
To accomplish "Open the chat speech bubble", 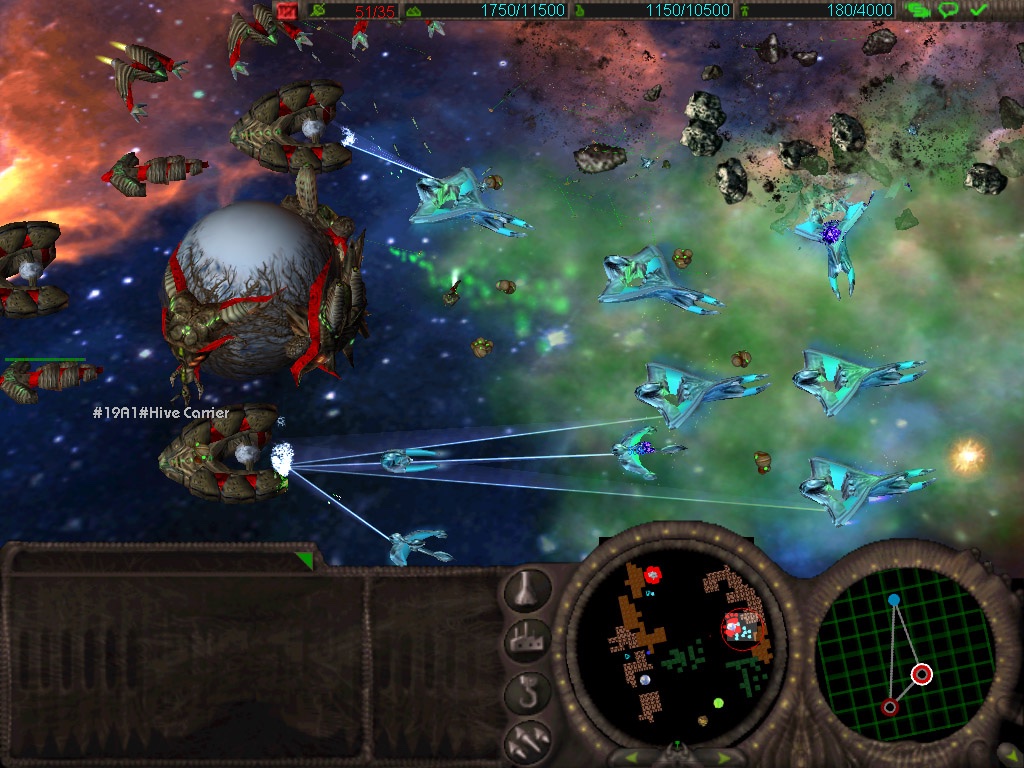I will pos(948,10).
